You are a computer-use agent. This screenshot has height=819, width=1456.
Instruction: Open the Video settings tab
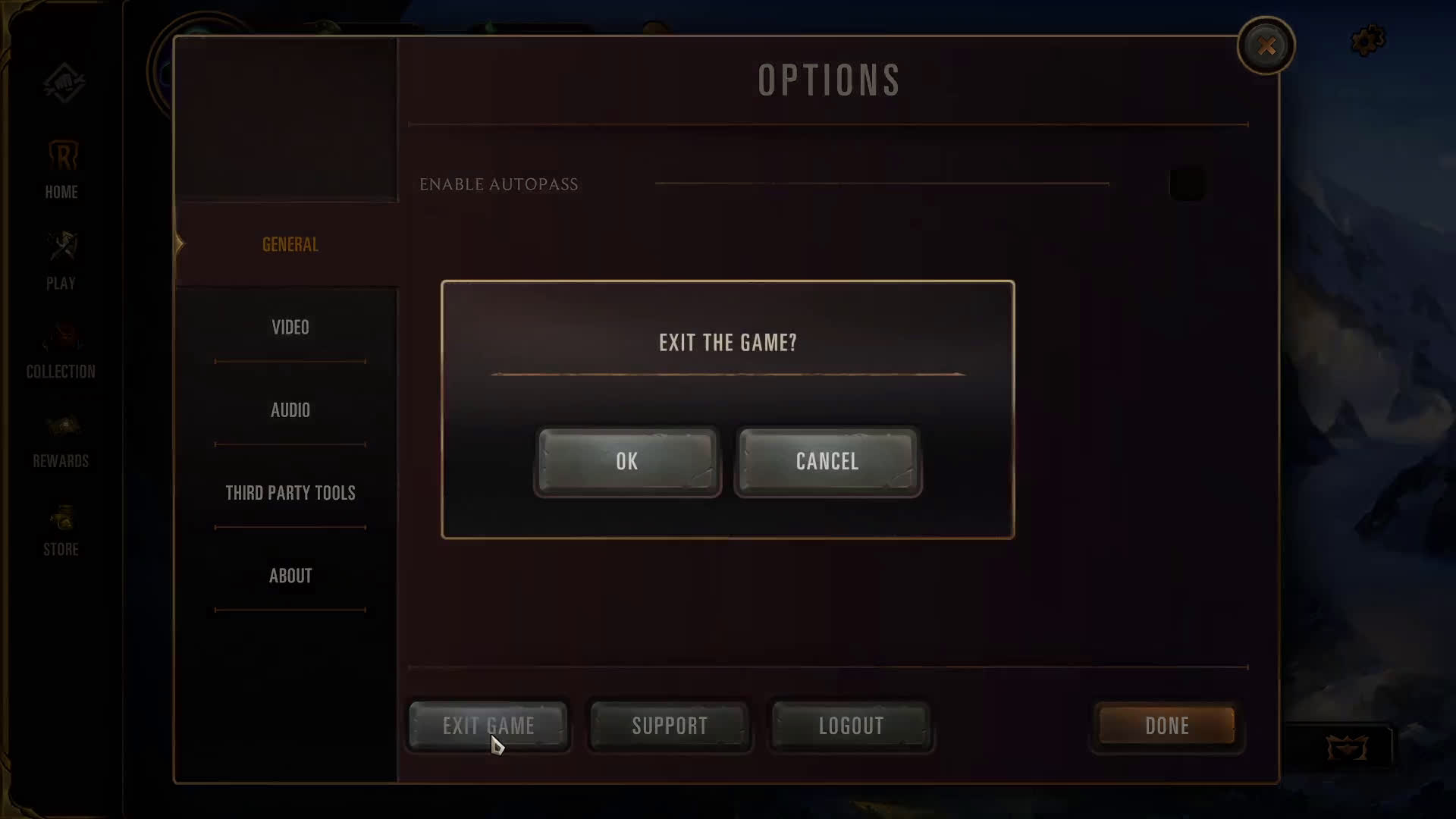pos(290,328)
